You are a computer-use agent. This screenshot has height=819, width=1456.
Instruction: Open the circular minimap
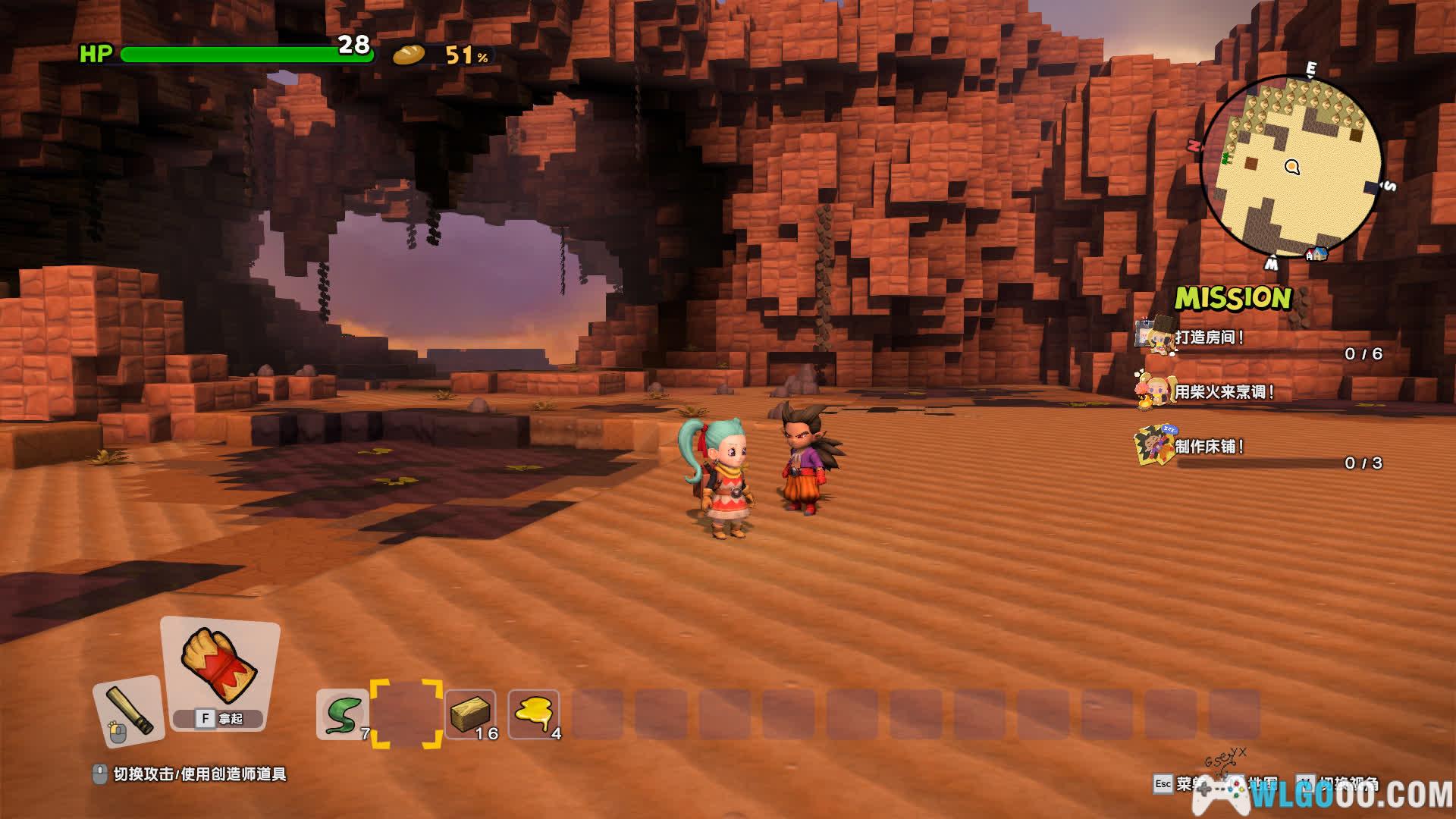[x=1292, y=168]
